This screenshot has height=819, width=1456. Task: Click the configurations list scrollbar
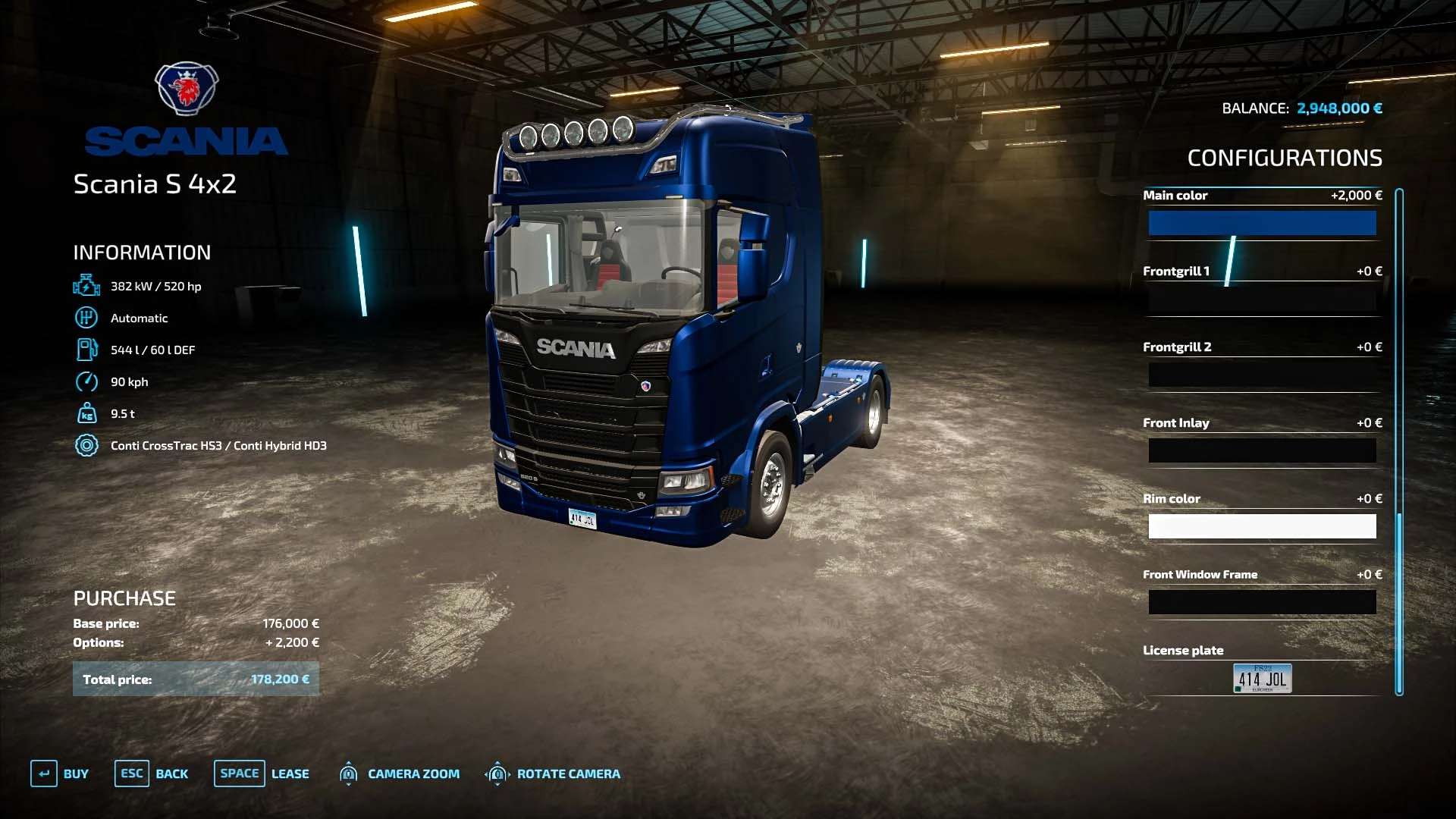pyautogui.click(x=1399, y=441)
